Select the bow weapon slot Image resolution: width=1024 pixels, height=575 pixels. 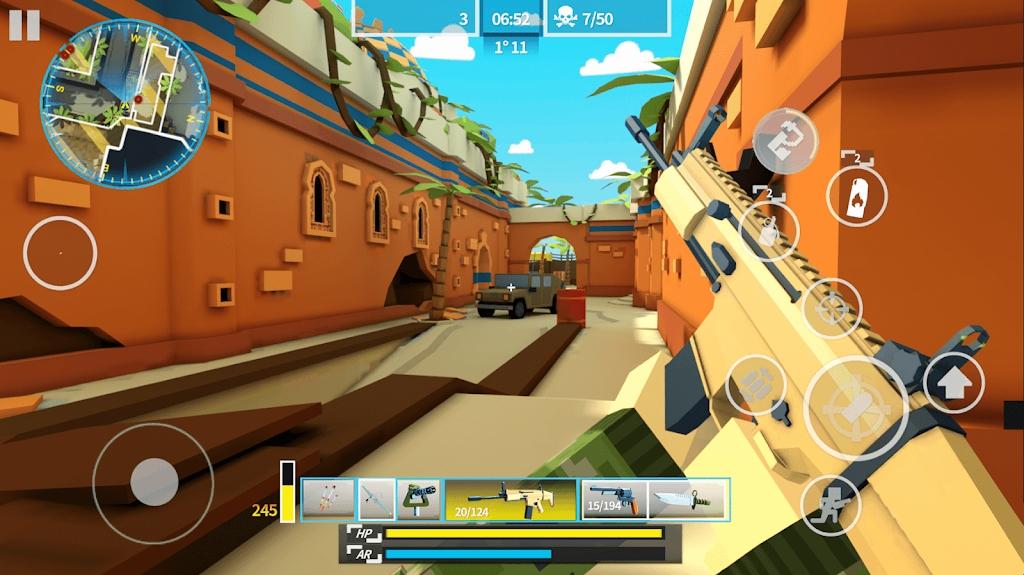[377, 498]
